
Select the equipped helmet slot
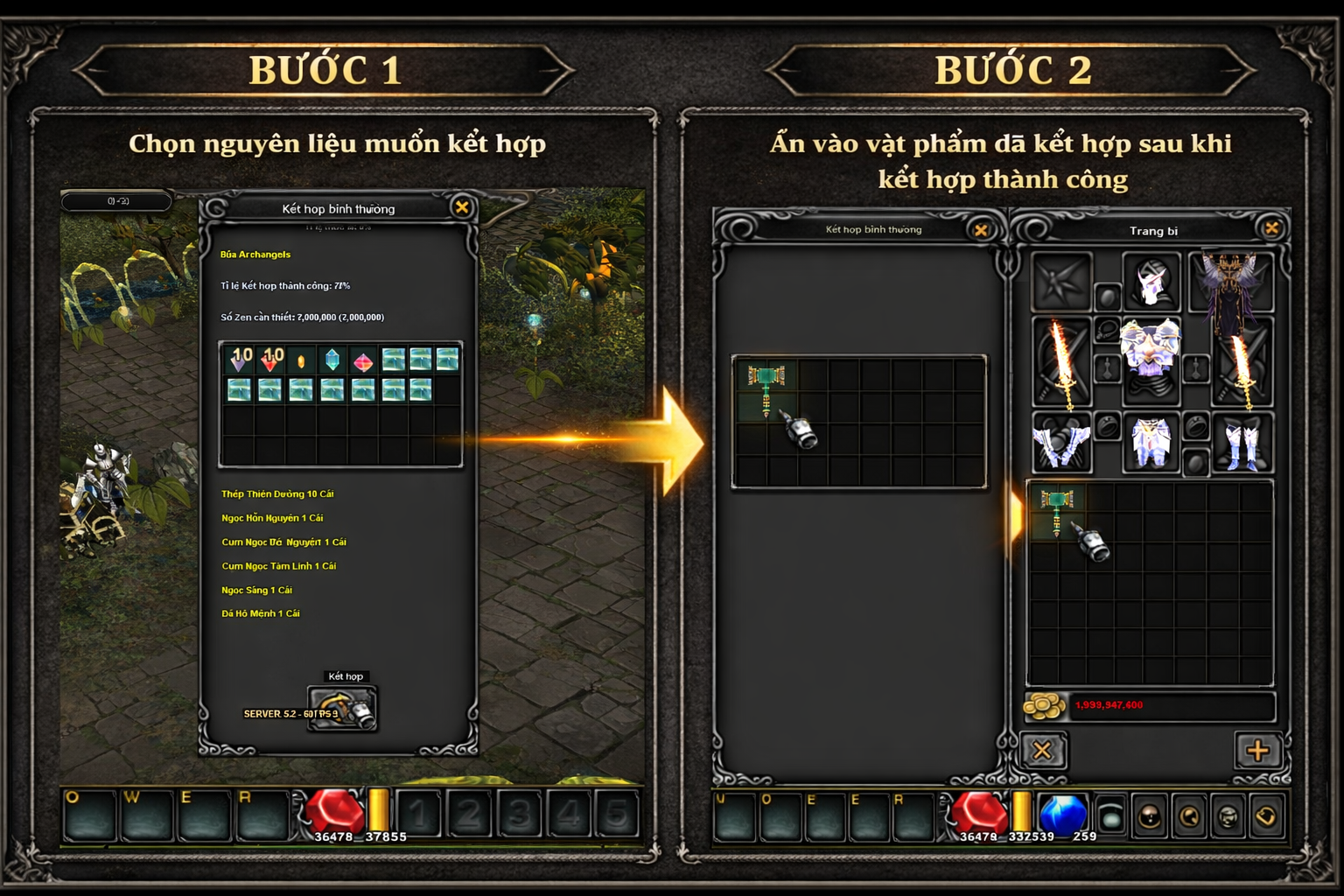(x=1151, y=282)
